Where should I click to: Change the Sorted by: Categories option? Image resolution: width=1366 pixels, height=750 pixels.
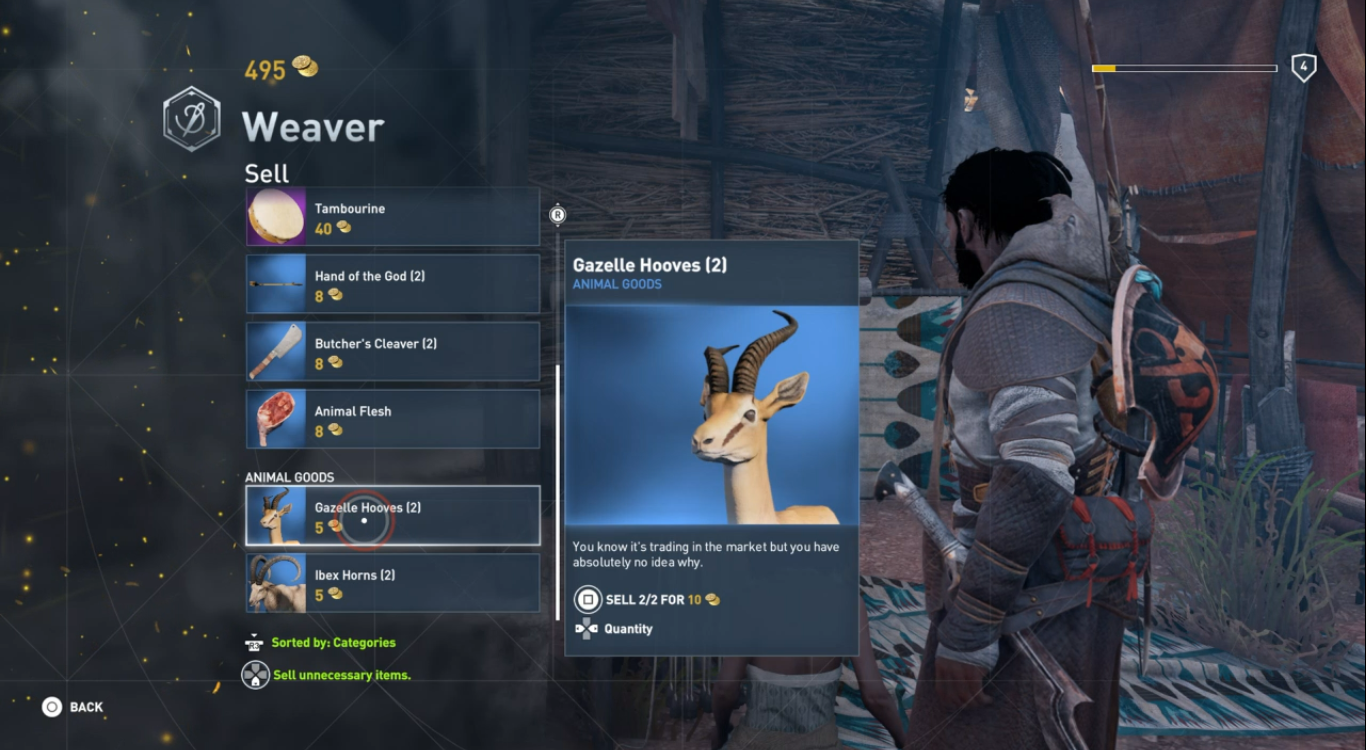pyautogui.click(x=333, y=643)
